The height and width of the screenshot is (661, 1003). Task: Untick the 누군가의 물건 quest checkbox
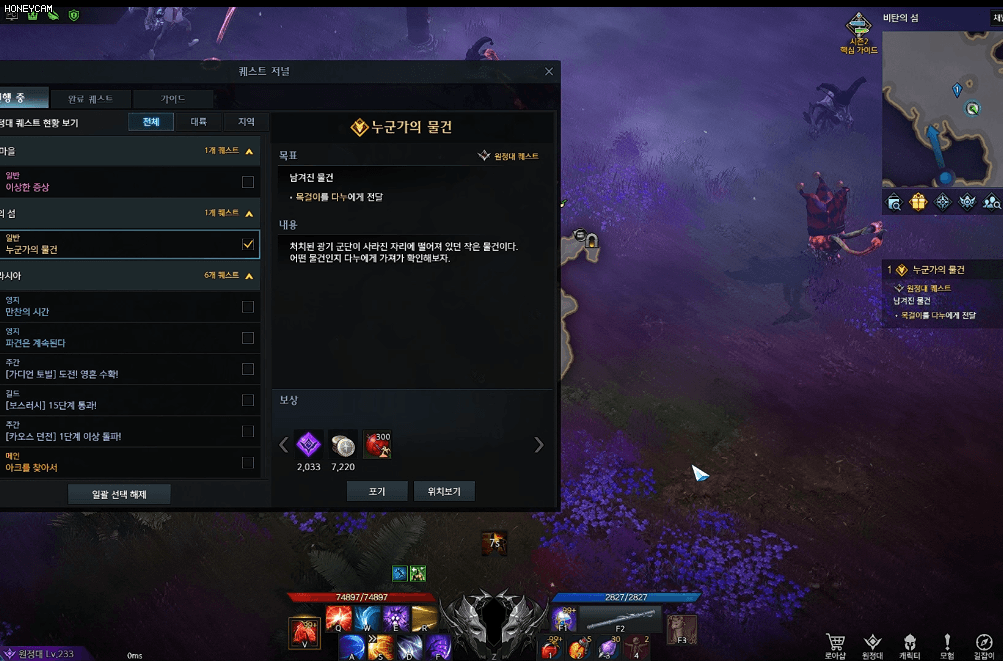pos(248,244)
